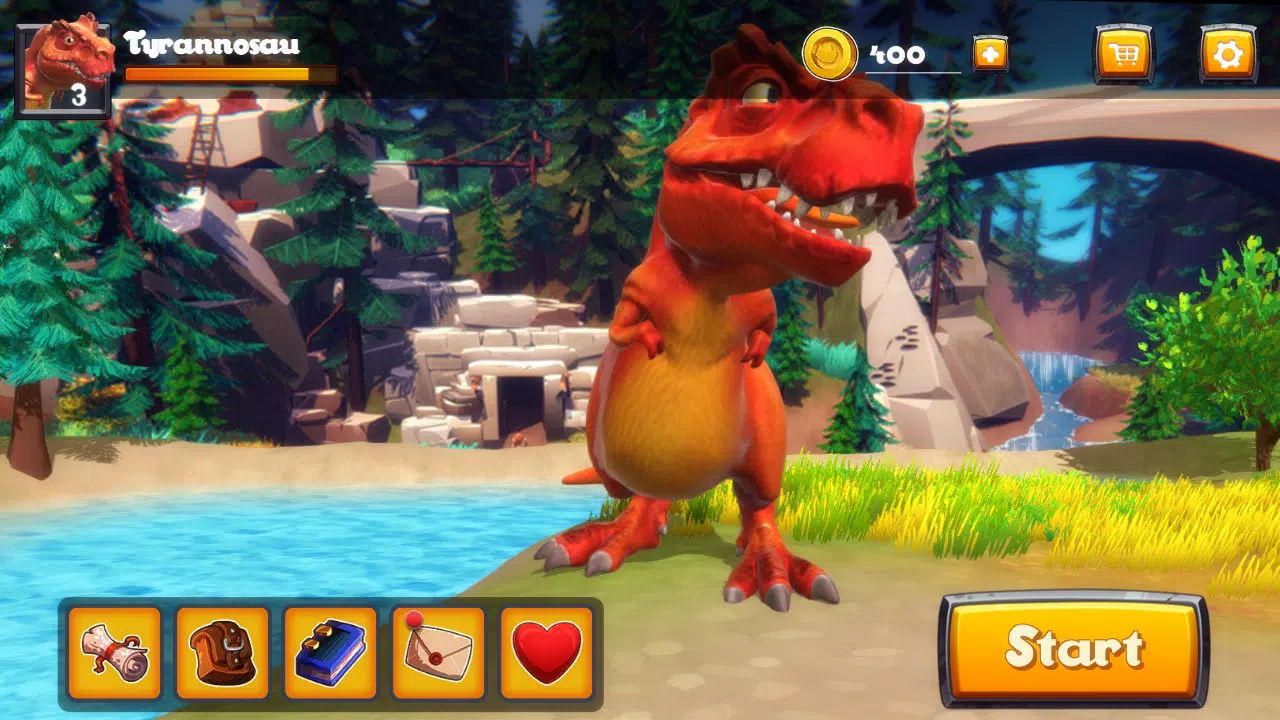Open the scroll quests icon
1280x720 pixels.
(115, 653)
